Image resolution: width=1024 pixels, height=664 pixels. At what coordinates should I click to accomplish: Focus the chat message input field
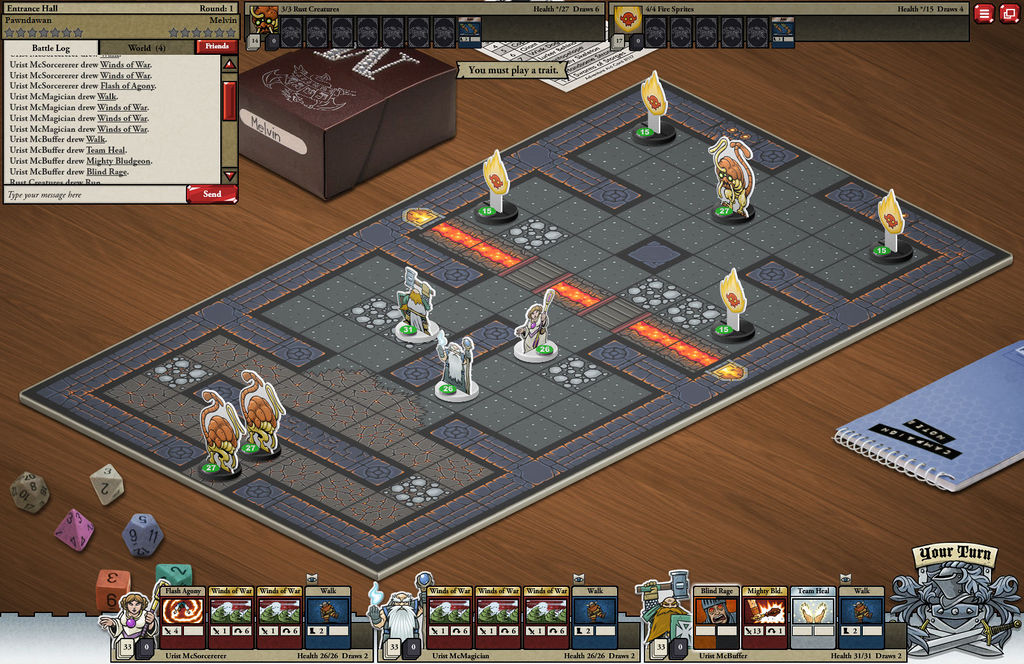pyautogui.click(x=95, y=194)
